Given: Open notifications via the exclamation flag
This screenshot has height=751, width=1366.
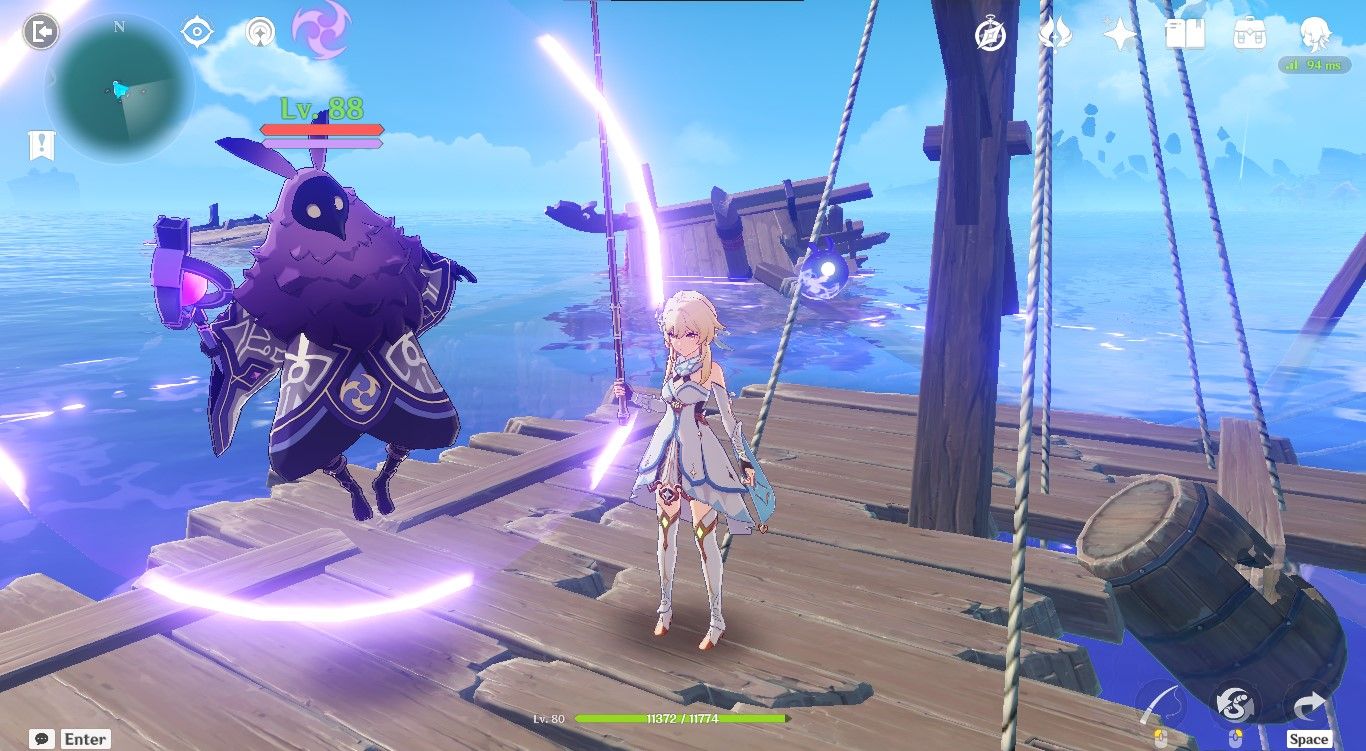Looking at the screenshot, I should 40,144.
